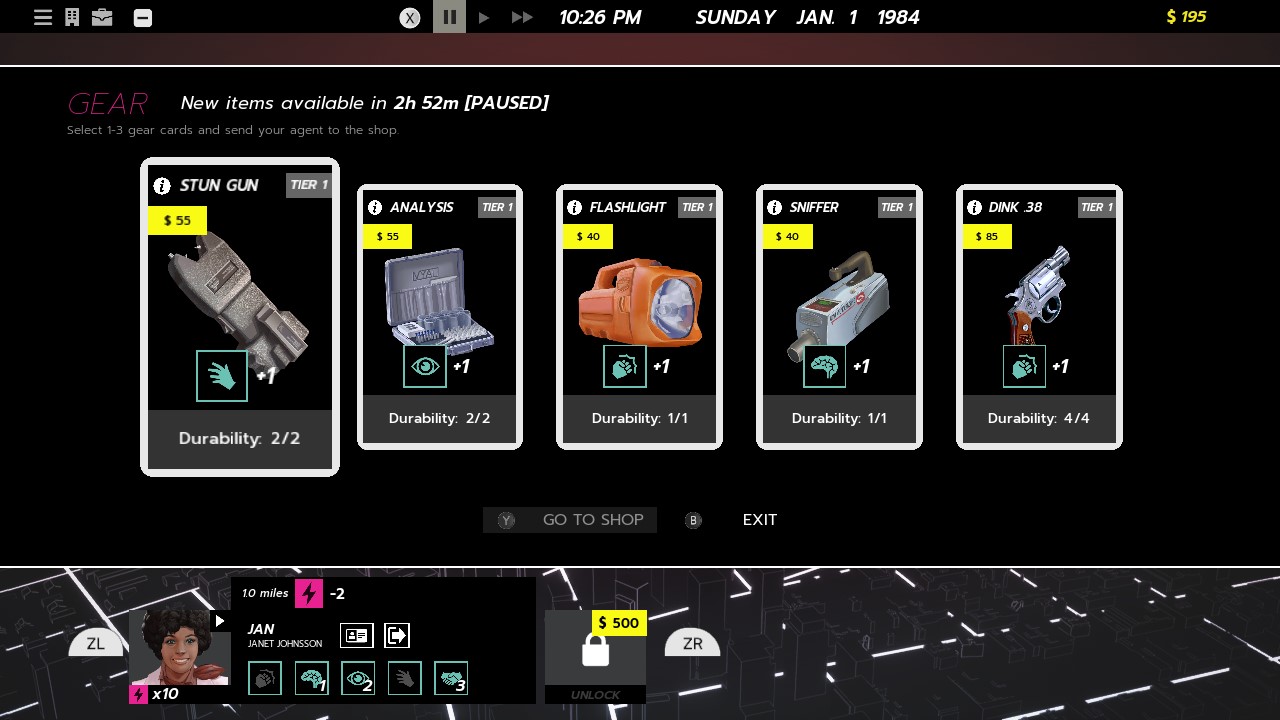Image resolution: width=1280 pixels, height=720 pixels.
Task: Click the brain skill icon on Sniffer card
Action: point(824,366)
